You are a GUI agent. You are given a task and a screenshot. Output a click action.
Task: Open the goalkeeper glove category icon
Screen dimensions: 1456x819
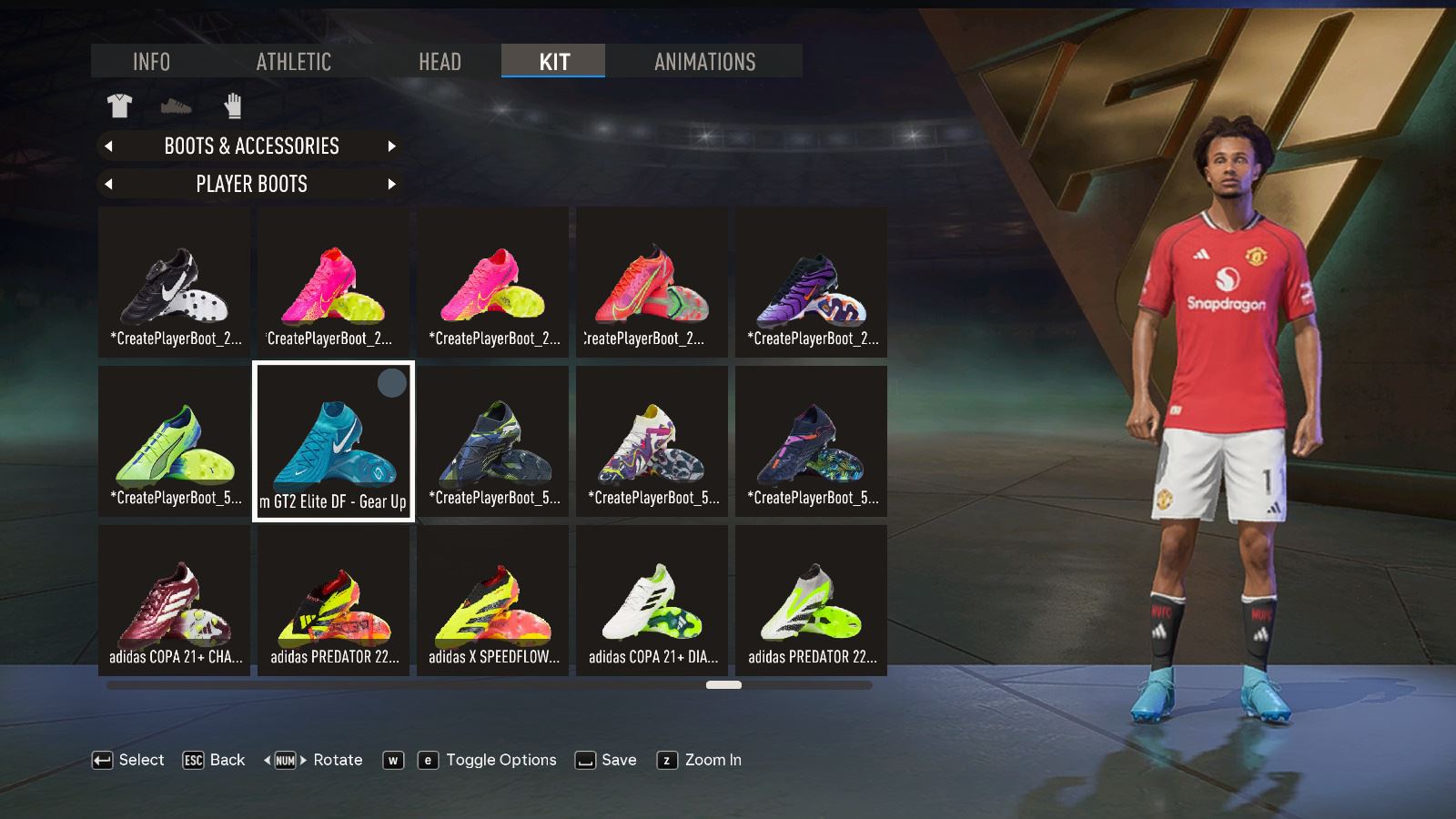(233, 106)
